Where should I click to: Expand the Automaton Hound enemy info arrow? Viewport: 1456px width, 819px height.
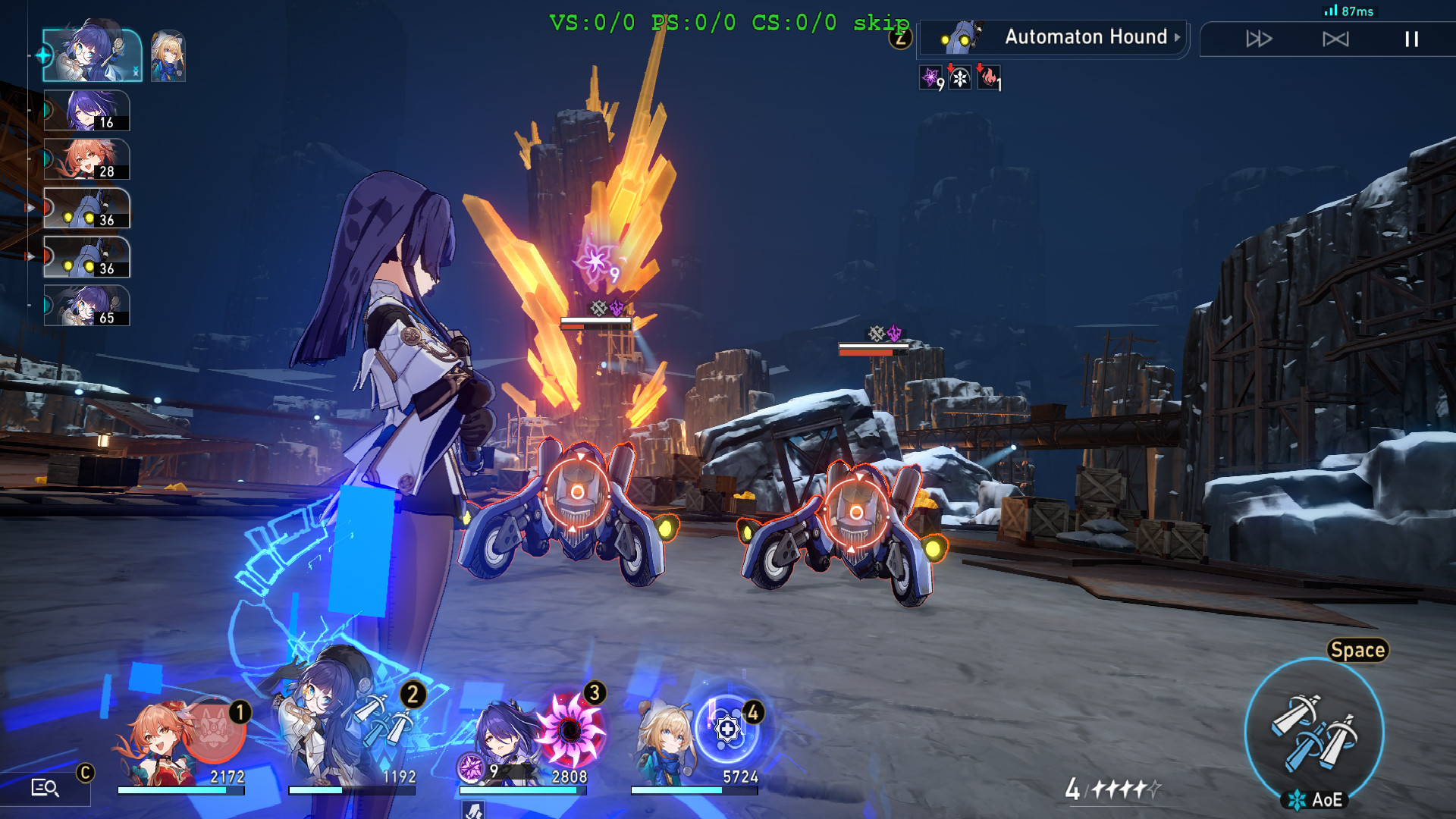coord(1177,37)
